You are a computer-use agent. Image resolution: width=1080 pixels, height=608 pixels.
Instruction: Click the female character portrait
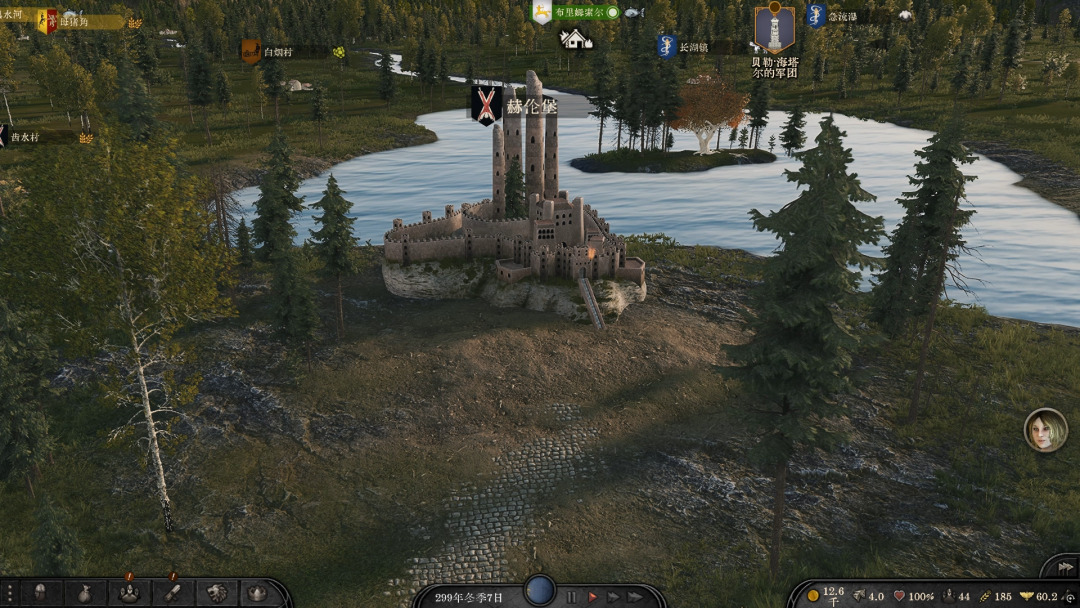(1045, 430)
